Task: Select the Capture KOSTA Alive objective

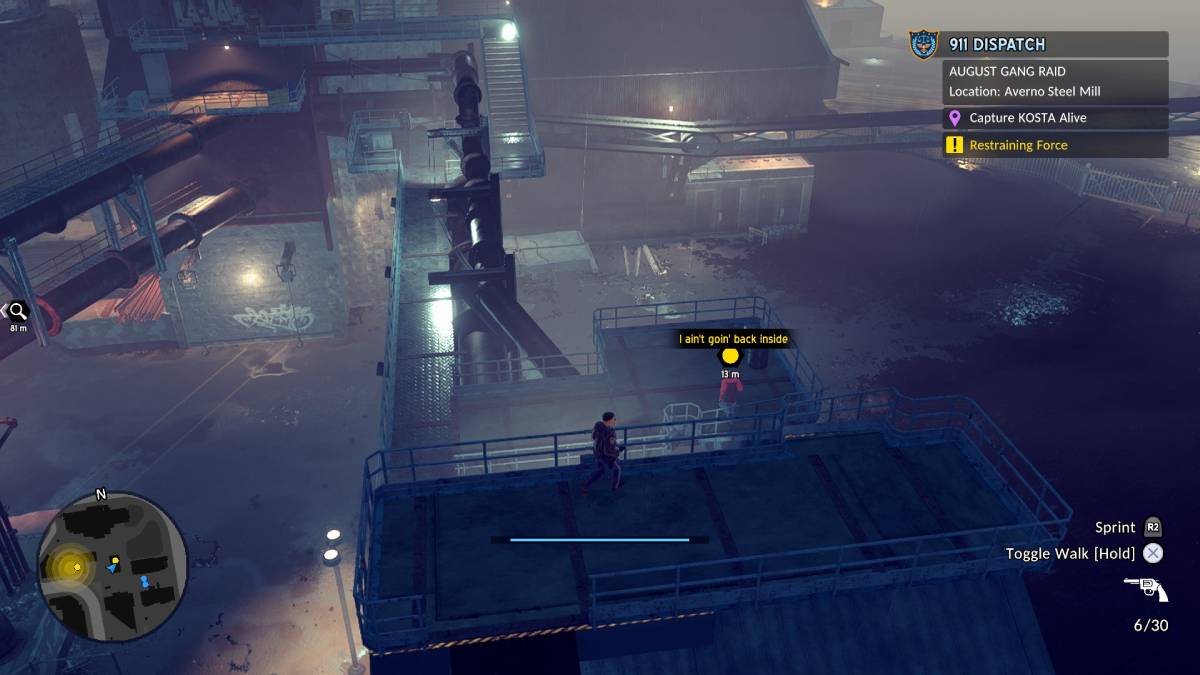Action: click(x=1056, y=118)
